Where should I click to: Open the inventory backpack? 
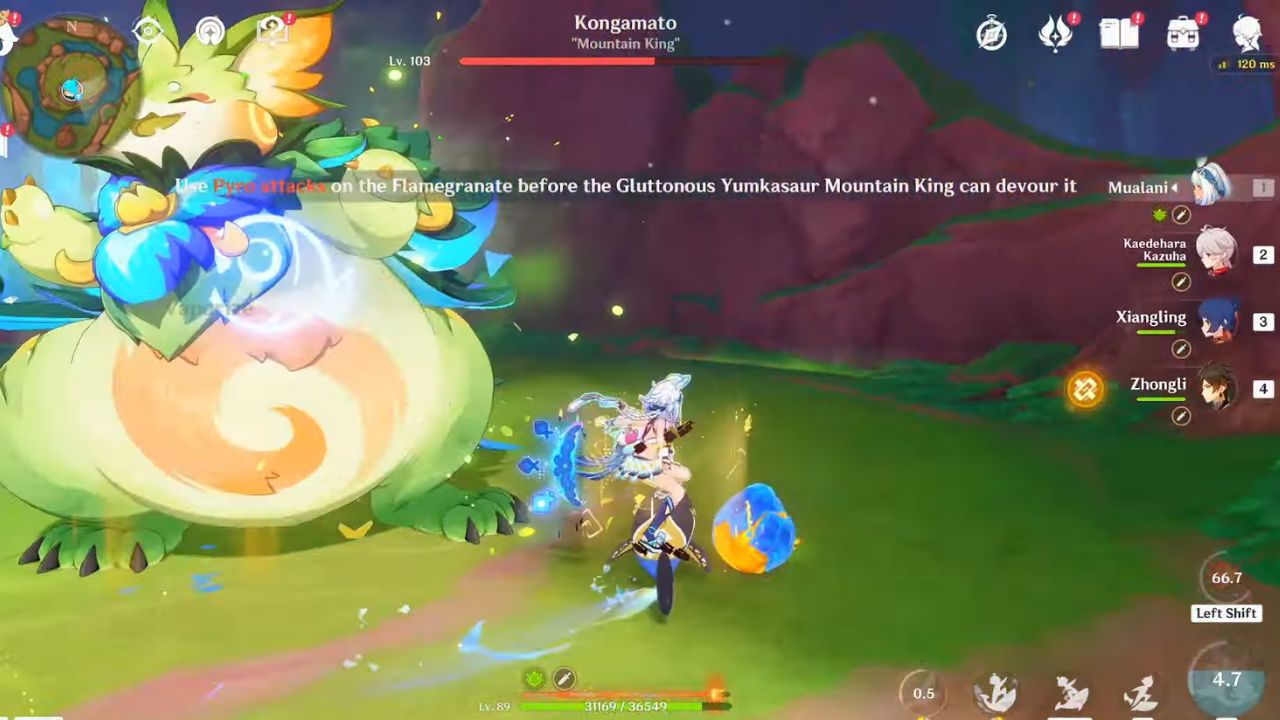click(x=1182, y=32)
